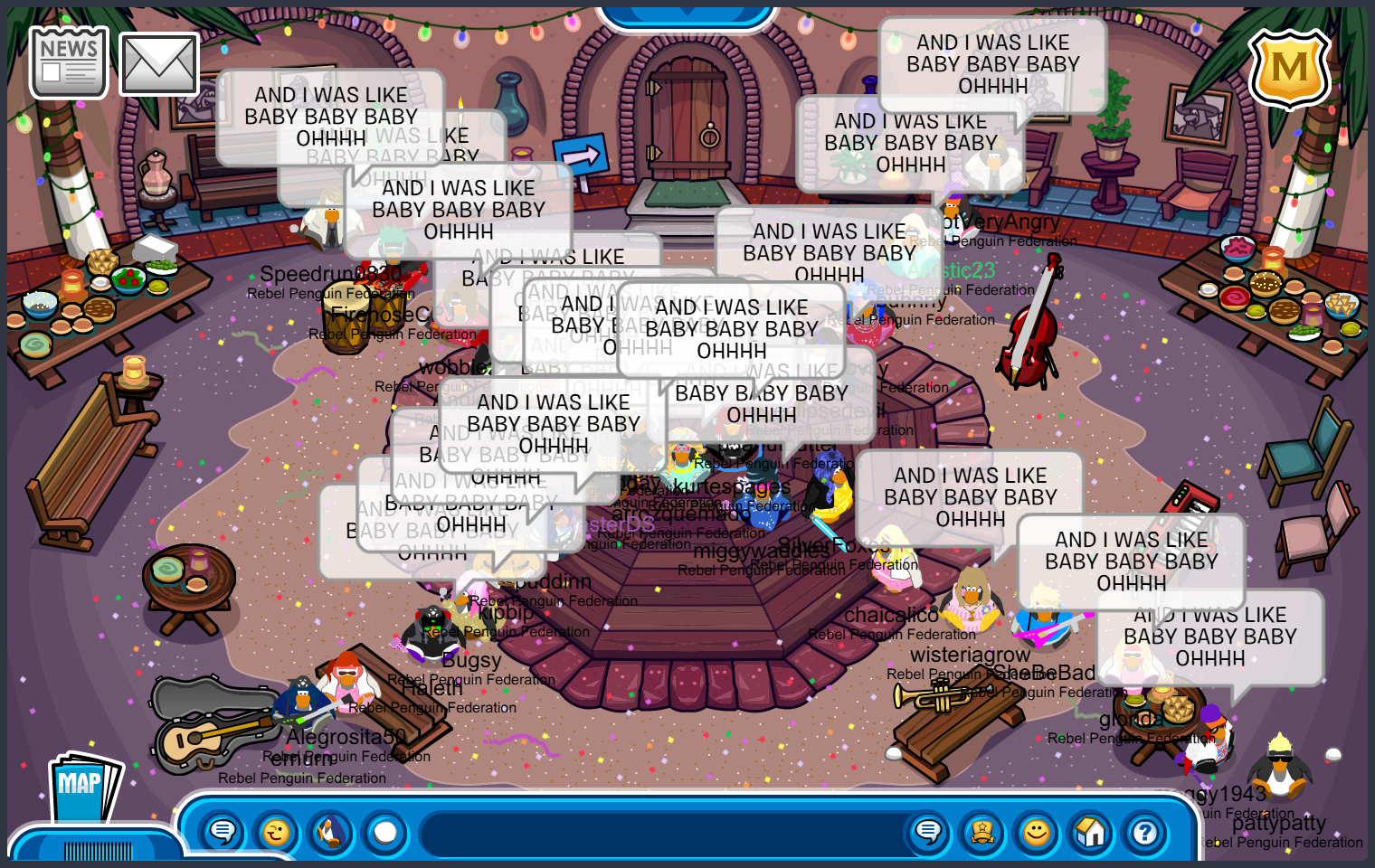Open the winking face emote menu
The image size is (1375, 868).
(277, 832)
